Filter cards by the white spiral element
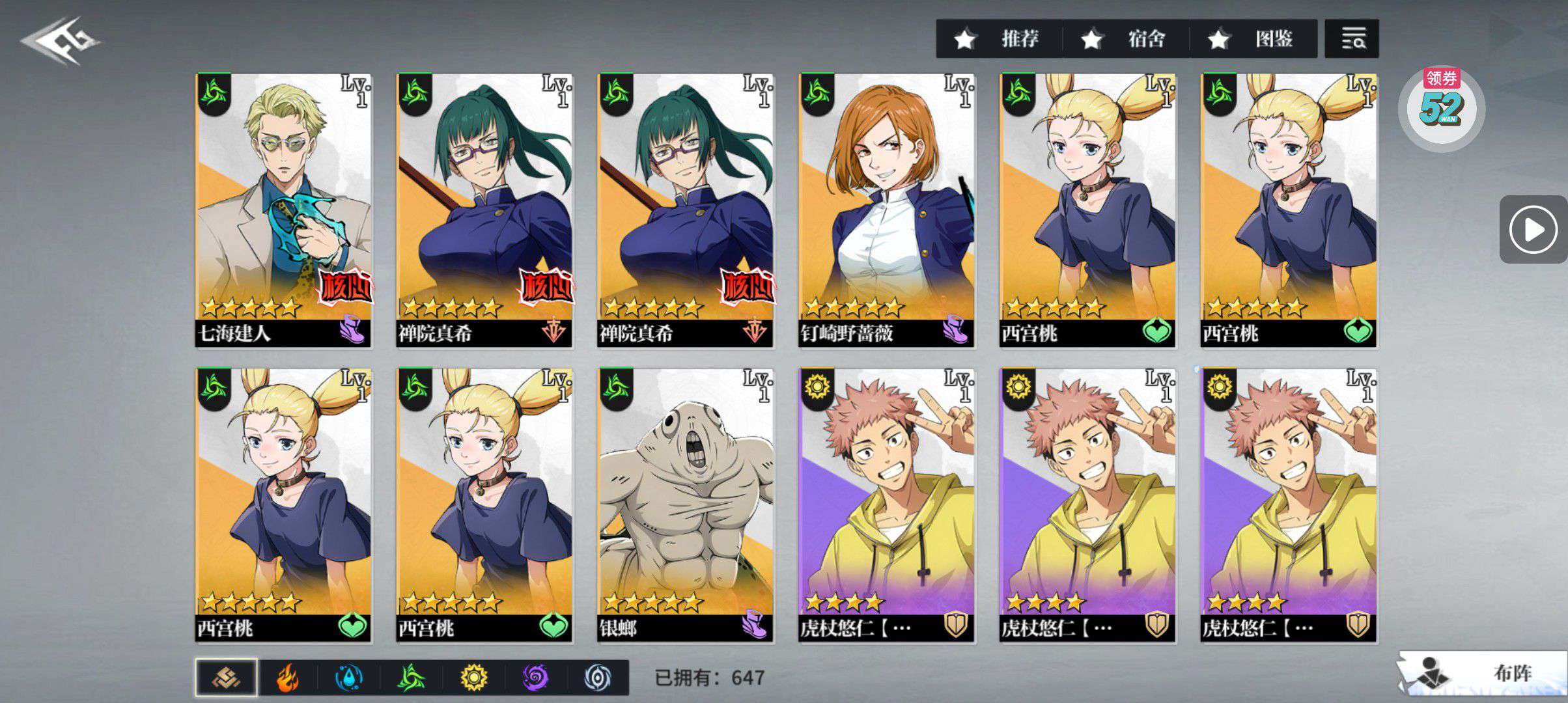The image size is (1568, 703). tap(597, 678)
